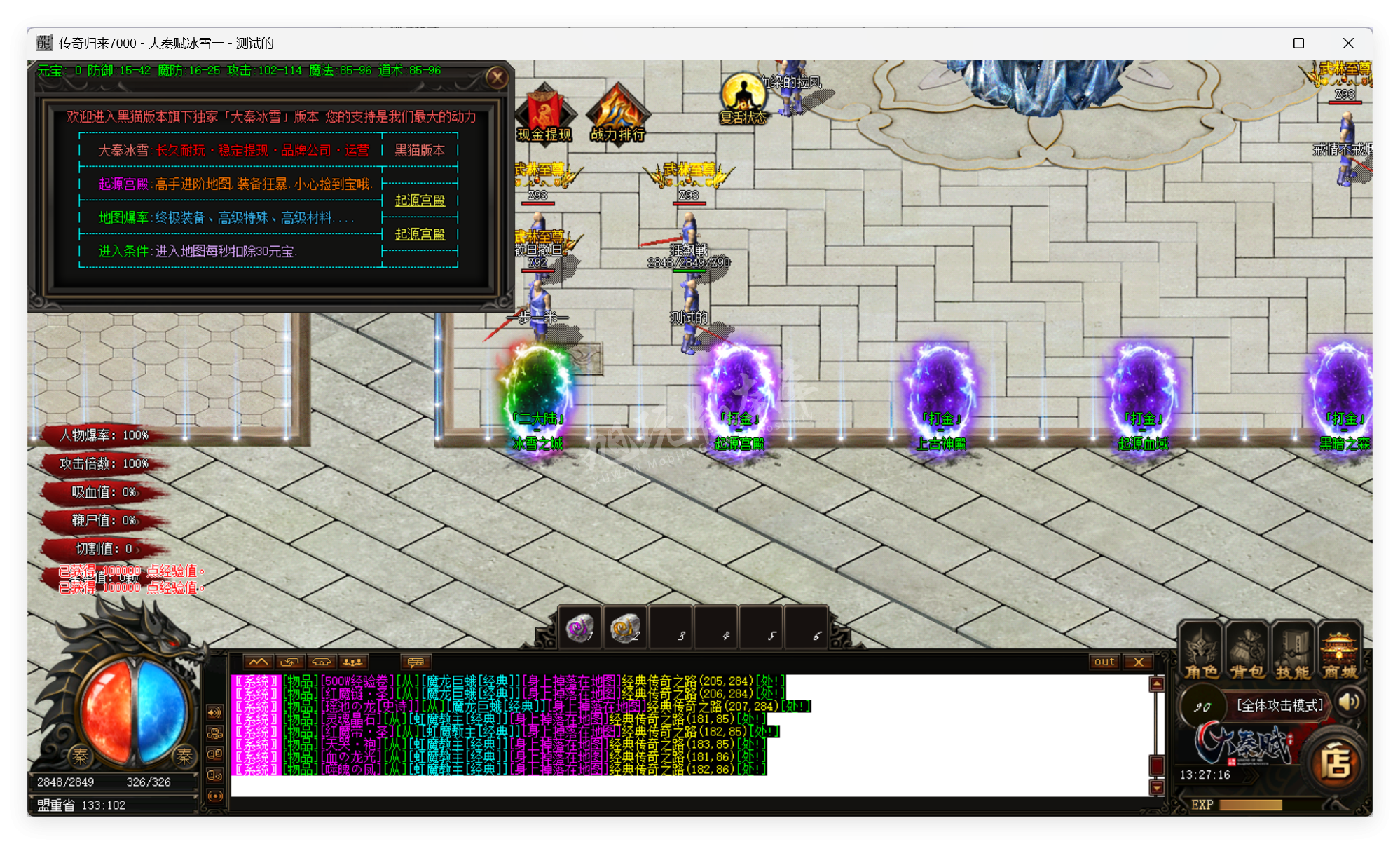Check the 复活状态 revive status icon
The width and height of the screenshot is (1400, 844).
coord(743,98)
